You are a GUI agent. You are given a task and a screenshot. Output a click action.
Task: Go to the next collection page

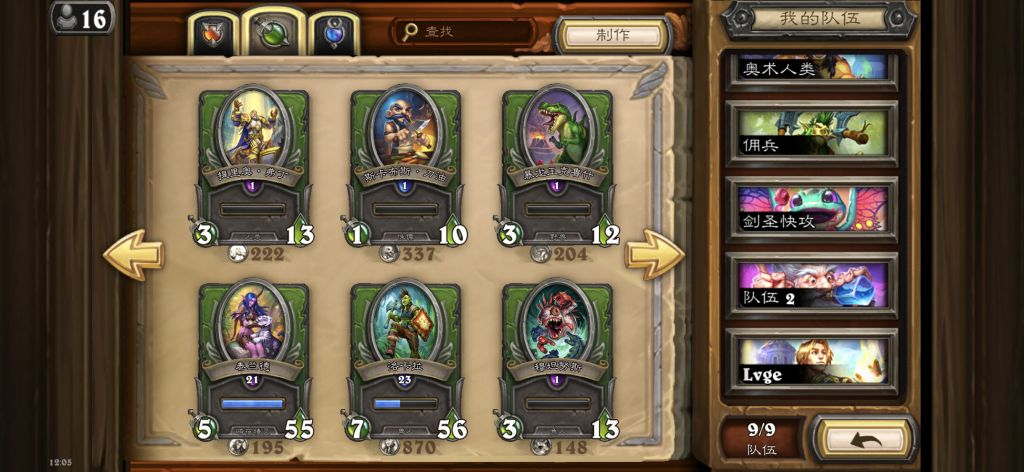coord(654,254)
